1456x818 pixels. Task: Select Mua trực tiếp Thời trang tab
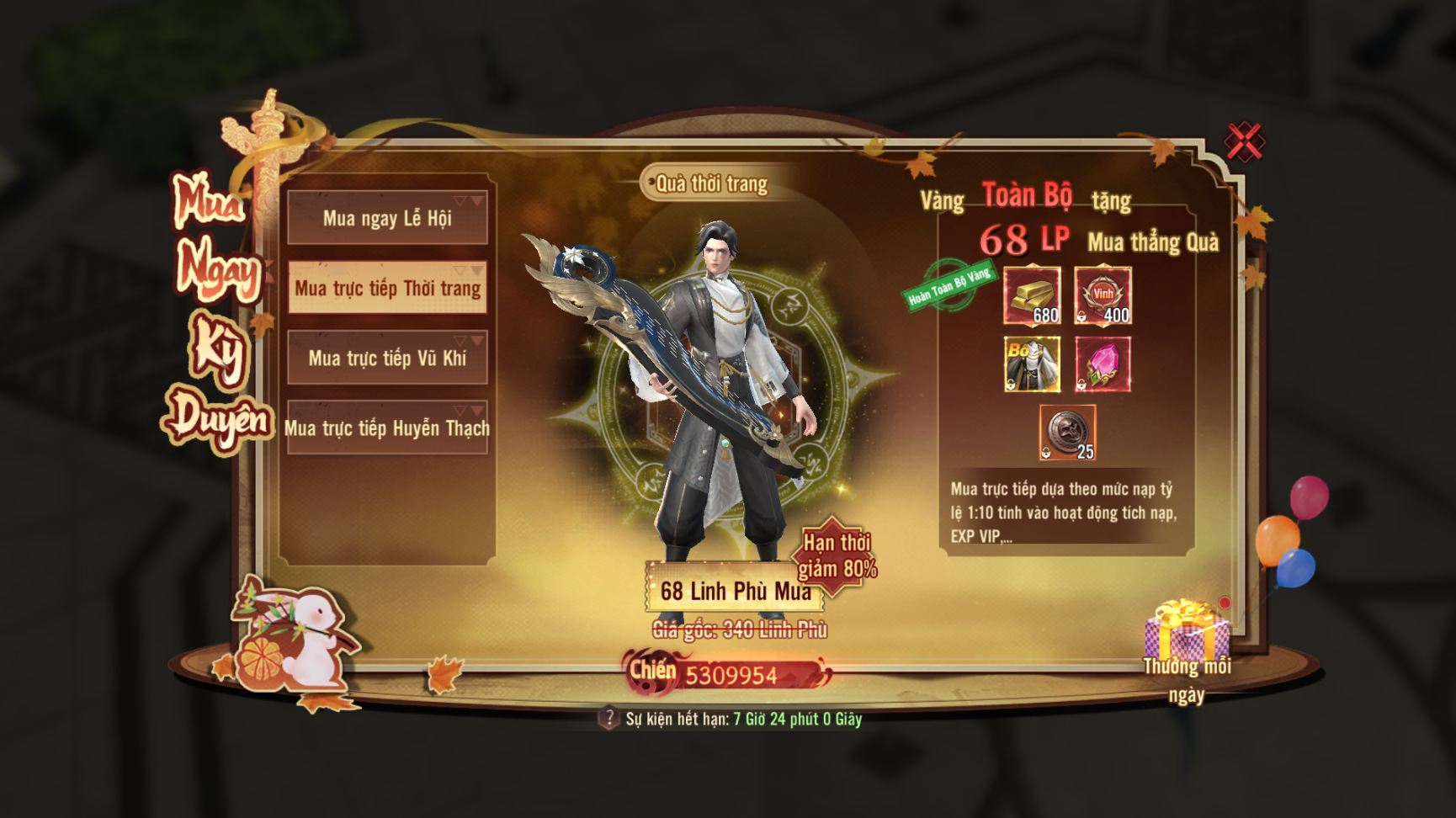point(387,288)
